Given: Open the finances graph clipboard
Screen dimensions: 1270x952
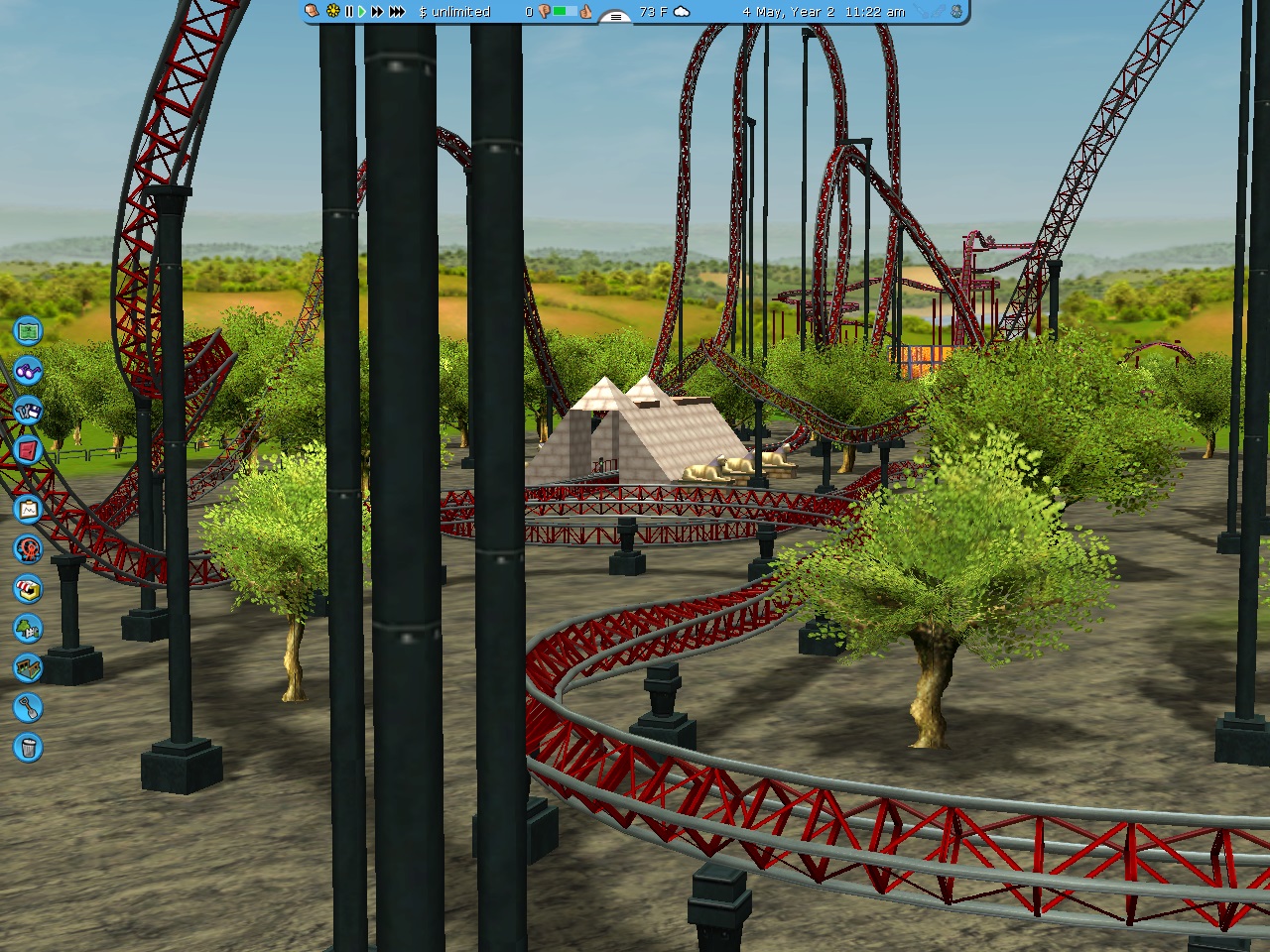Looking at the screenshot, I should pos(28,509).
